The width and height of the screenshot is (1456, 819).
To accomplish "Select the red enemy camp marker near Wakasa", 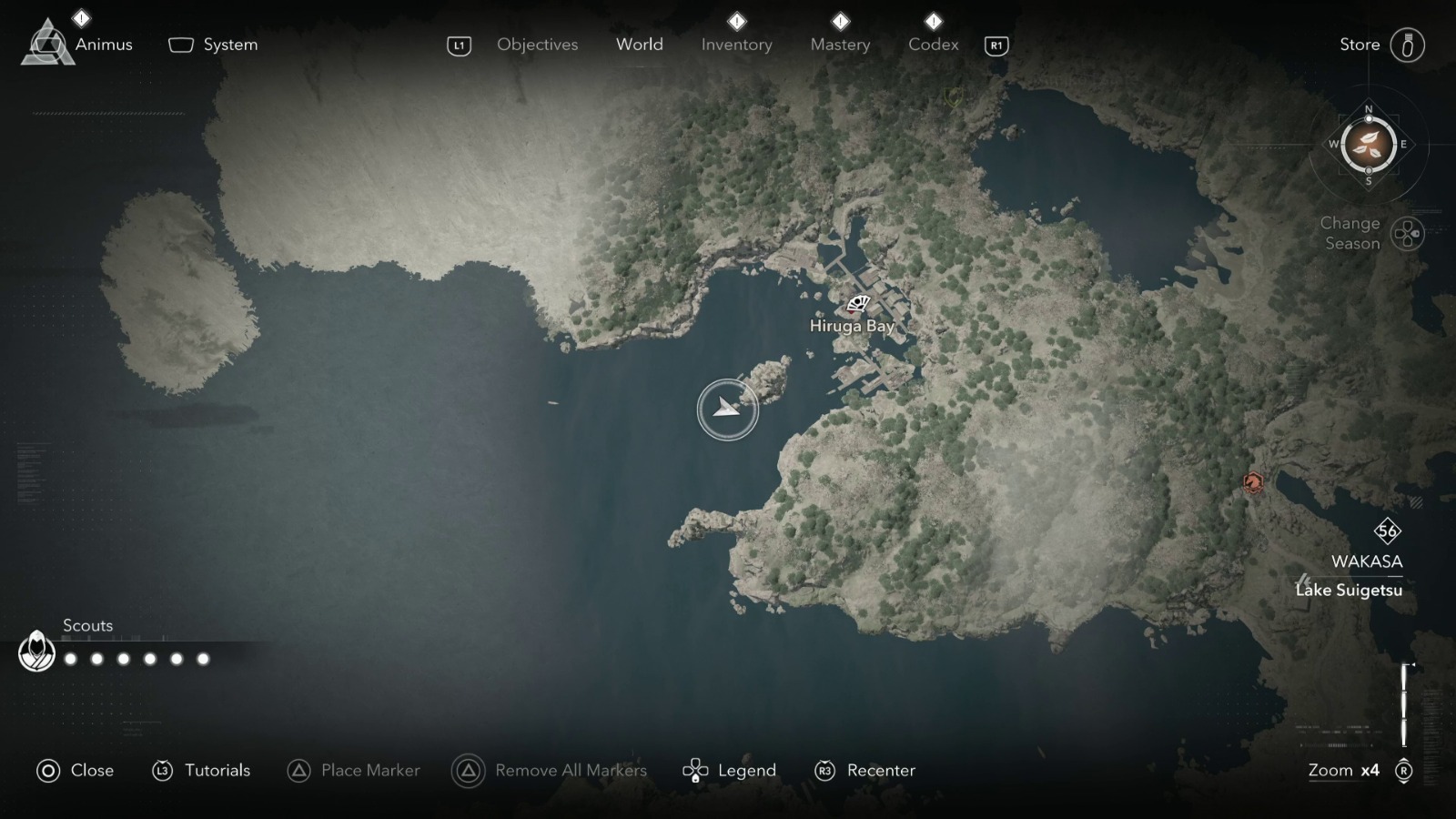I will point(1255,481).
